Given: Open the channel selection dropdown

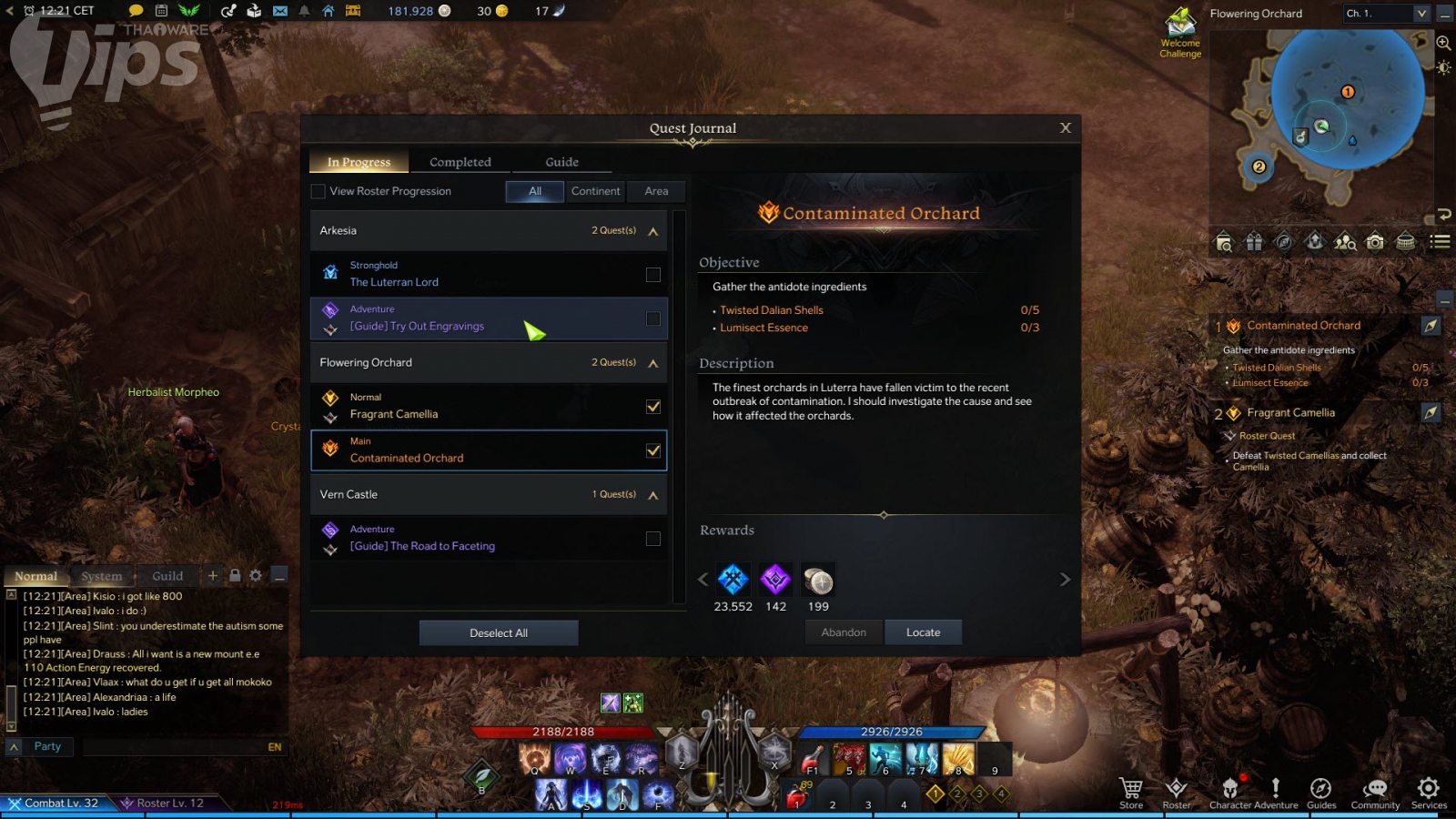Looking at the screenshot, I should coord(1421,14).
